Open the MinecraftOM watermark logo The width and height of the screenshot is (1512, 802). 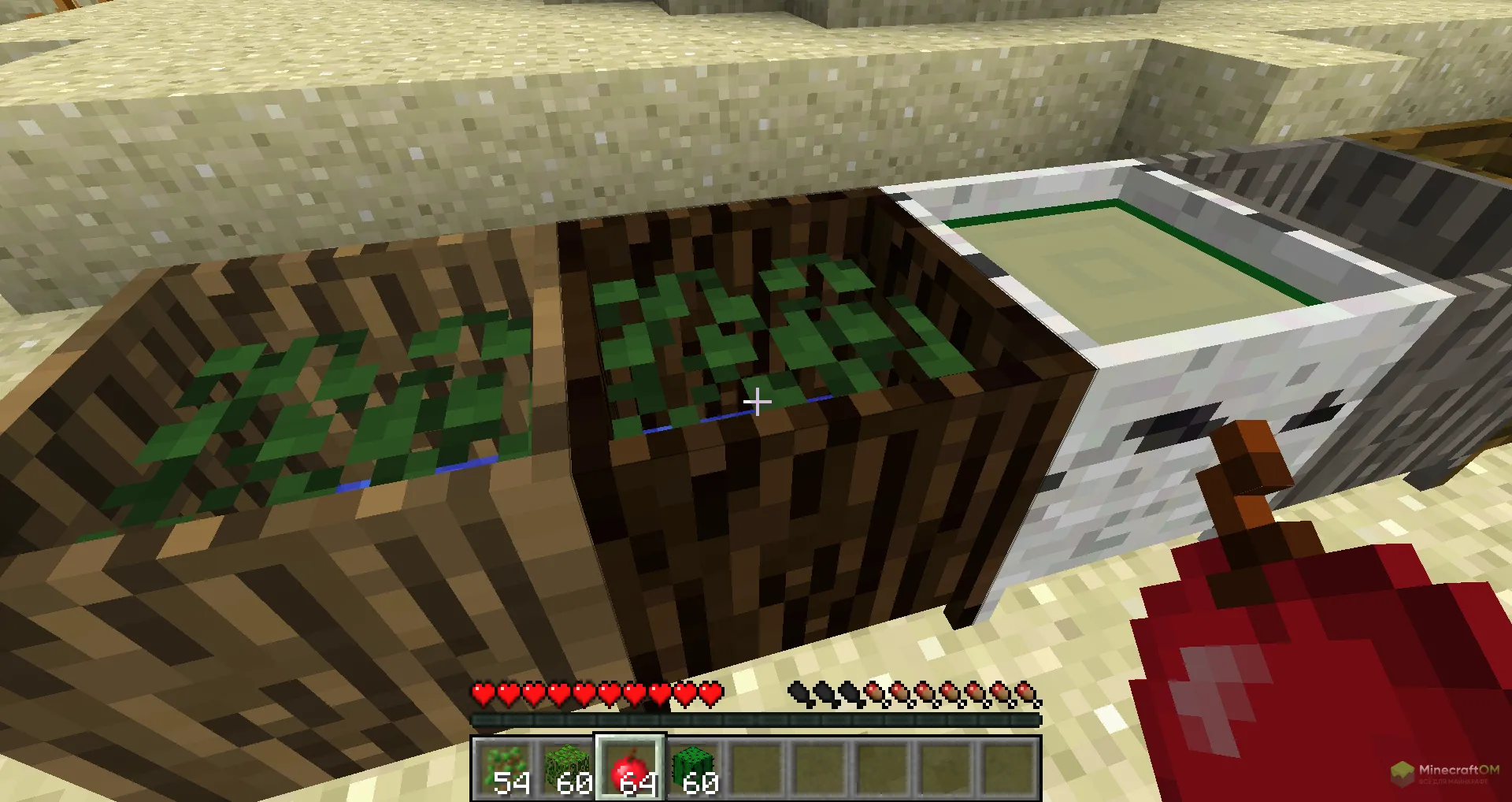1445,773
